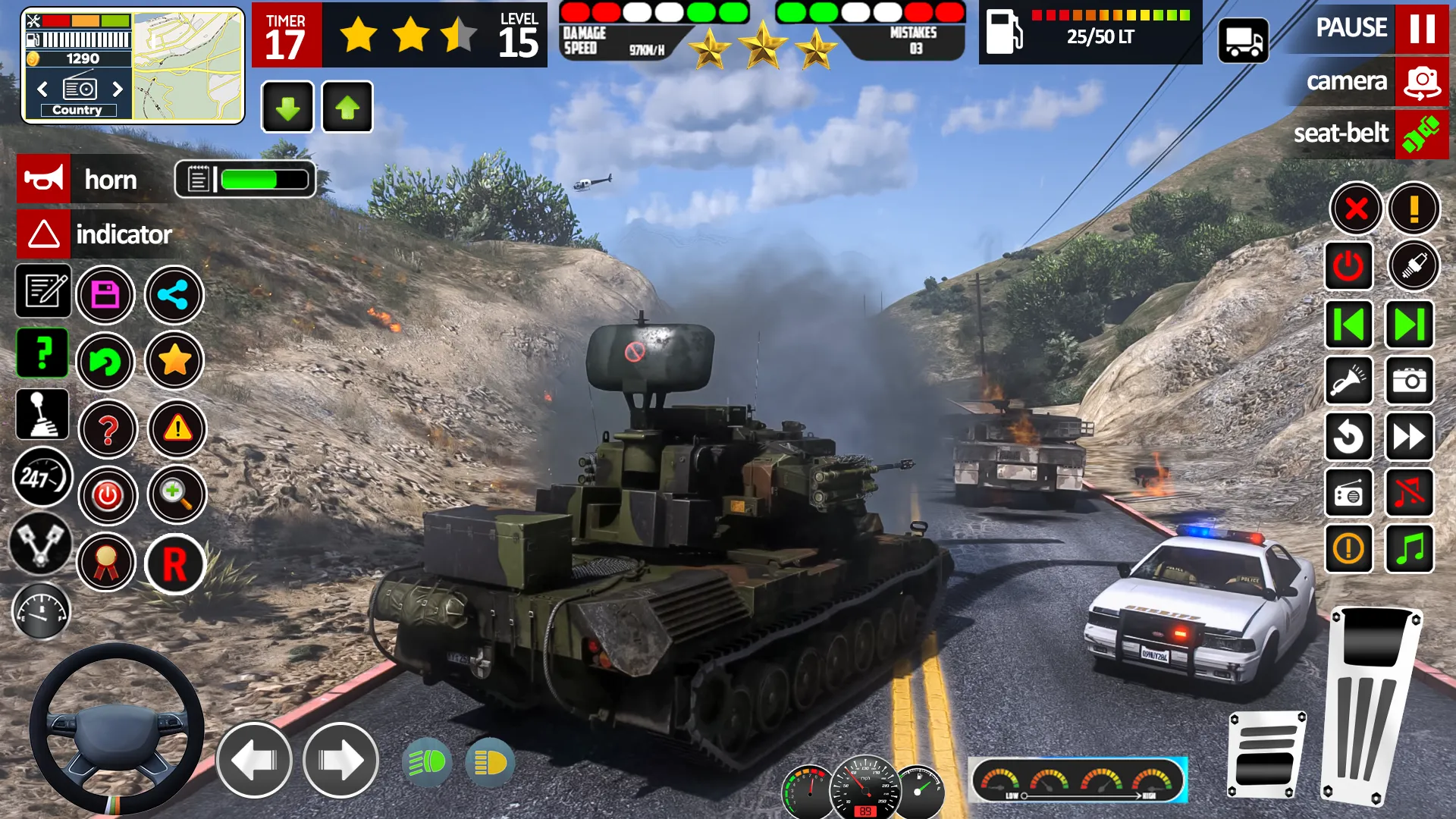Viewport: 1456px width, 819px height.
Task: Tap the restart level icon
Action: tap(106, 362)
